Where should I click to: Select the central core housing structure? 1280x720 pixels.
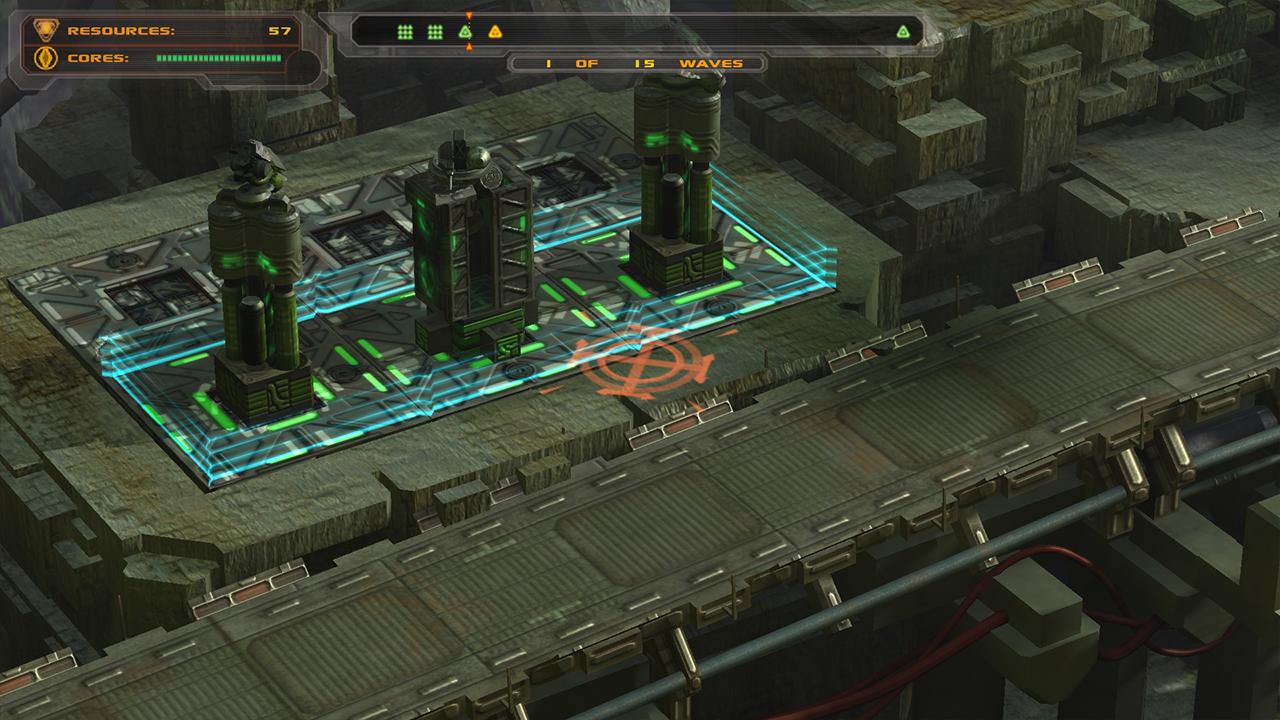[x=470, y=250]
